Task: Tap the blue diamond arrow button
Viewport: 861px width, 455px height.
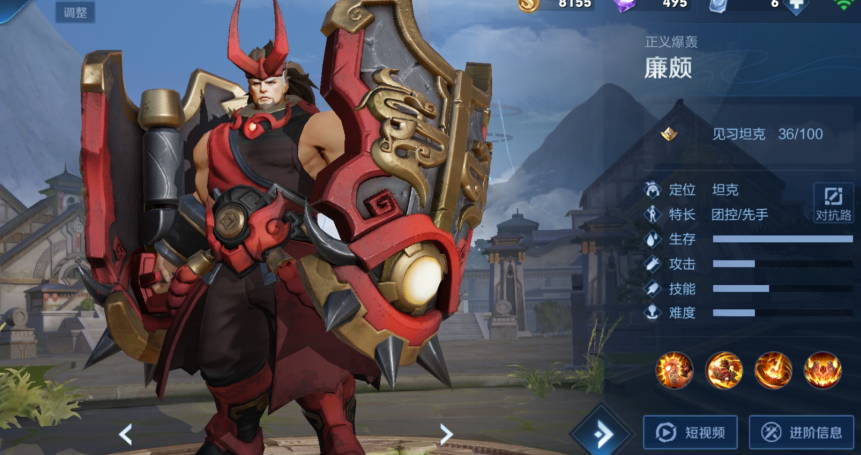Action: click(x=600, y=434)
